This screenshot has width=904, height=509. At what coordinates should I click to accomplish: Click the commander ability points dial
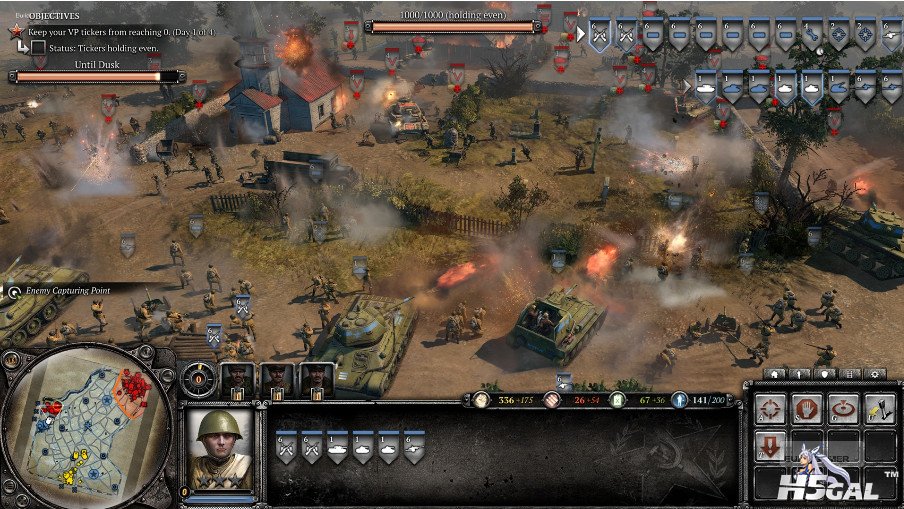pyautogui.click(x=198, y=379)
